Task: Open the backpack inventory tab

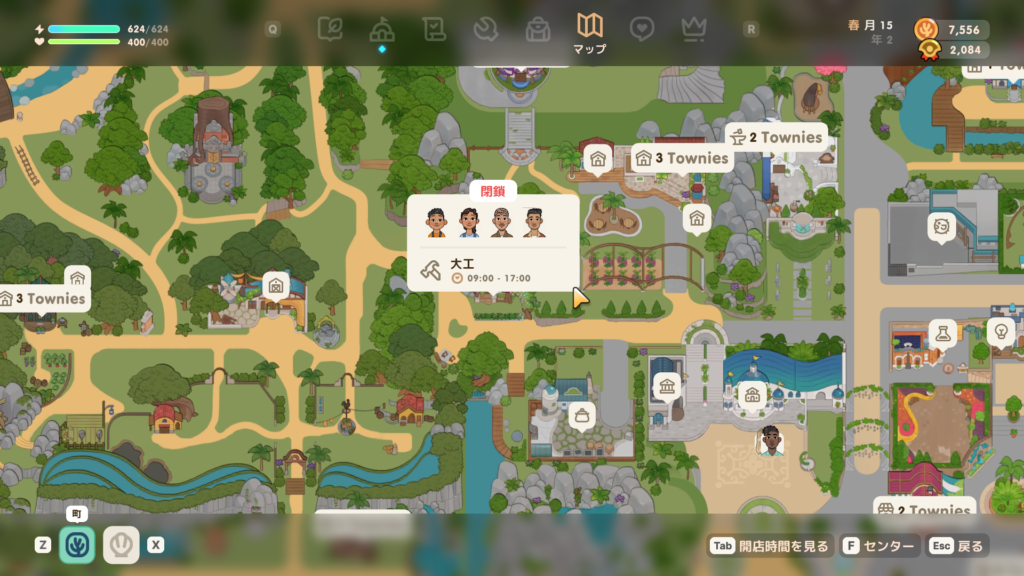Action: pyautogui.click(x=538, y=29)
